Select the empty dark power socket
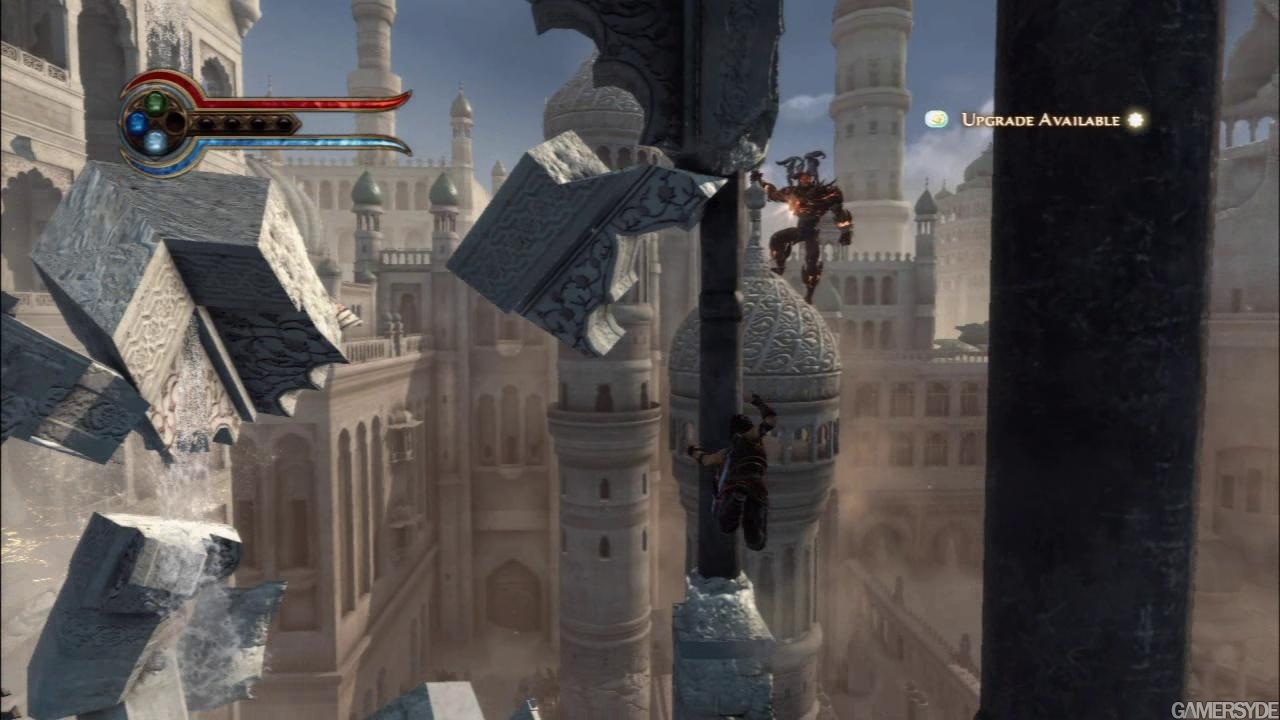 pyautogui.click(x=175, y=123)
